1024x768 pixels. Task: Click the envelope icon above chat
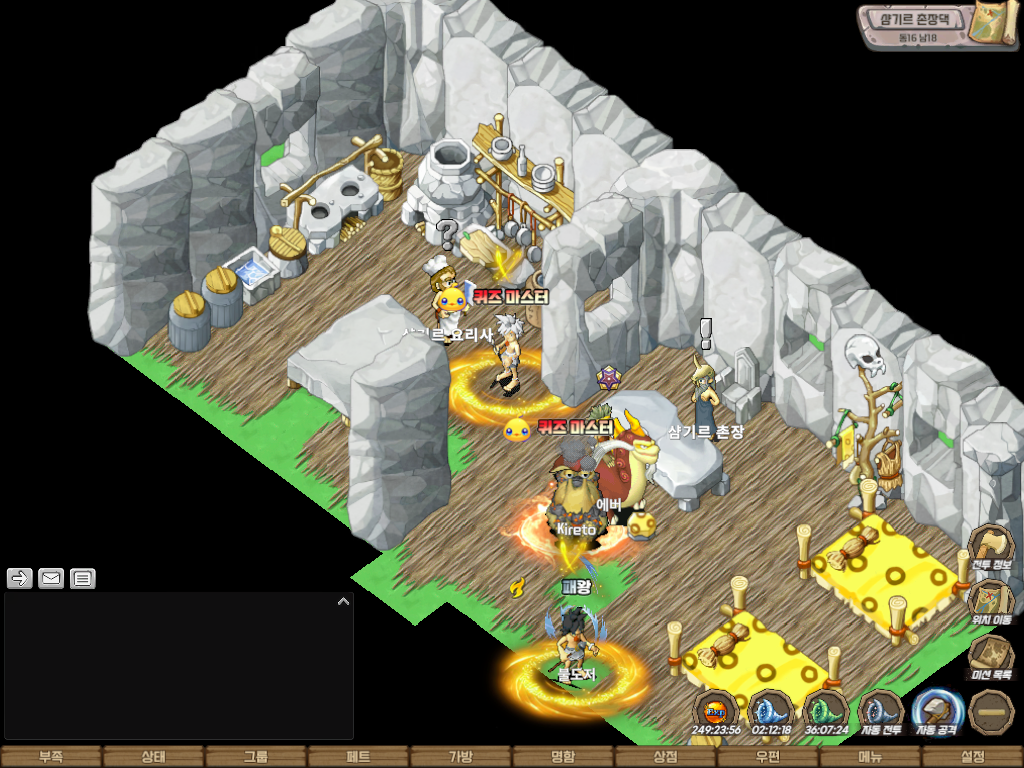pyautogui.click(x=51, y=578)
